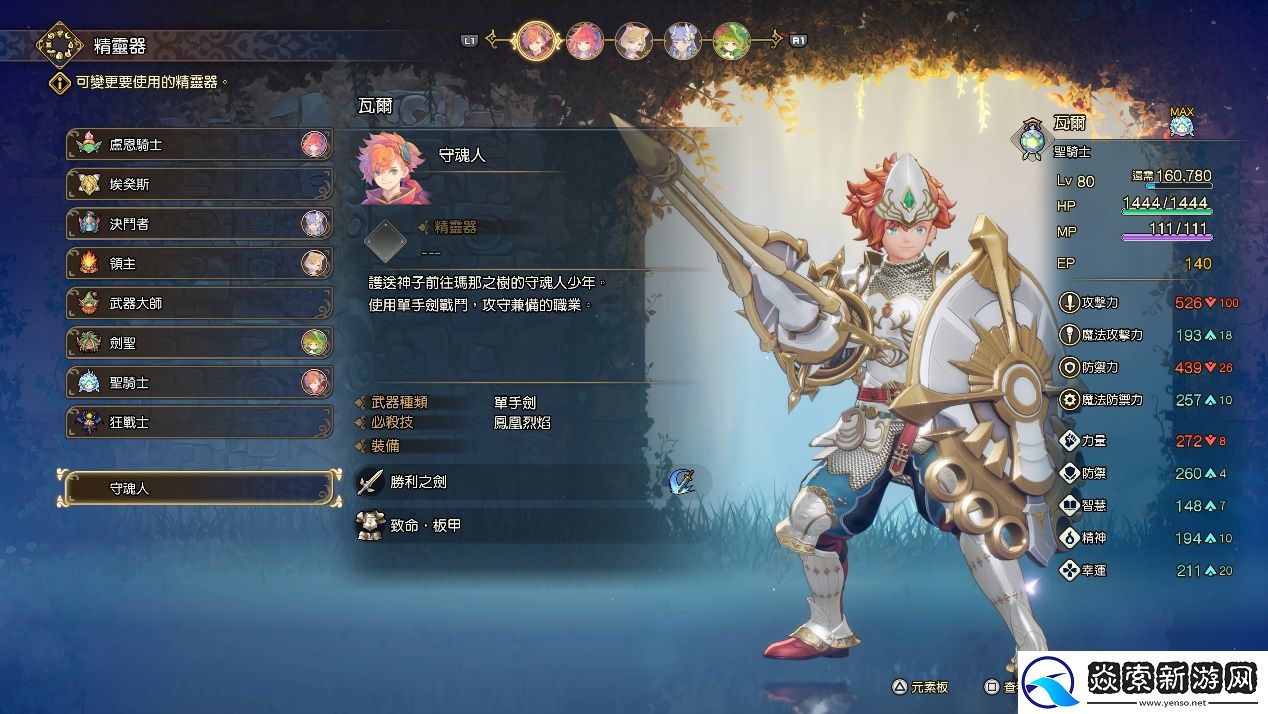Select the 致命·板甲 armor row

tap(530, 525)
